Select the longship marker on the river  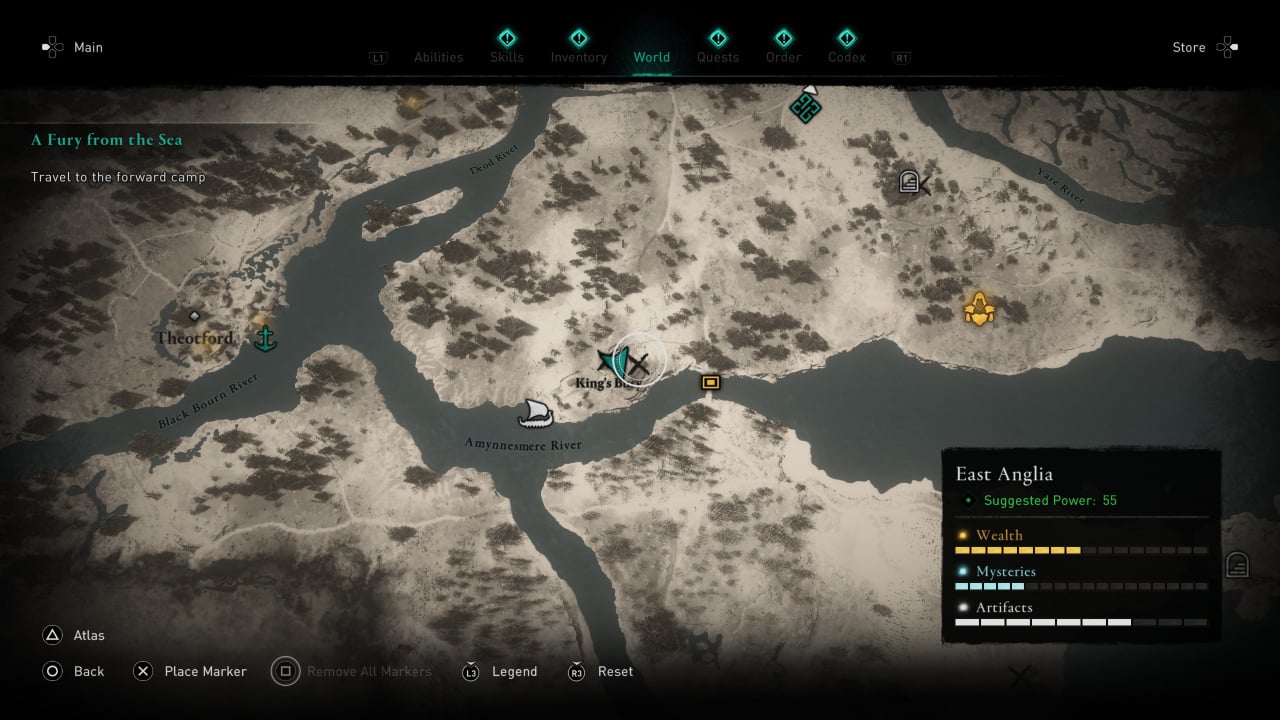point(536,412)
